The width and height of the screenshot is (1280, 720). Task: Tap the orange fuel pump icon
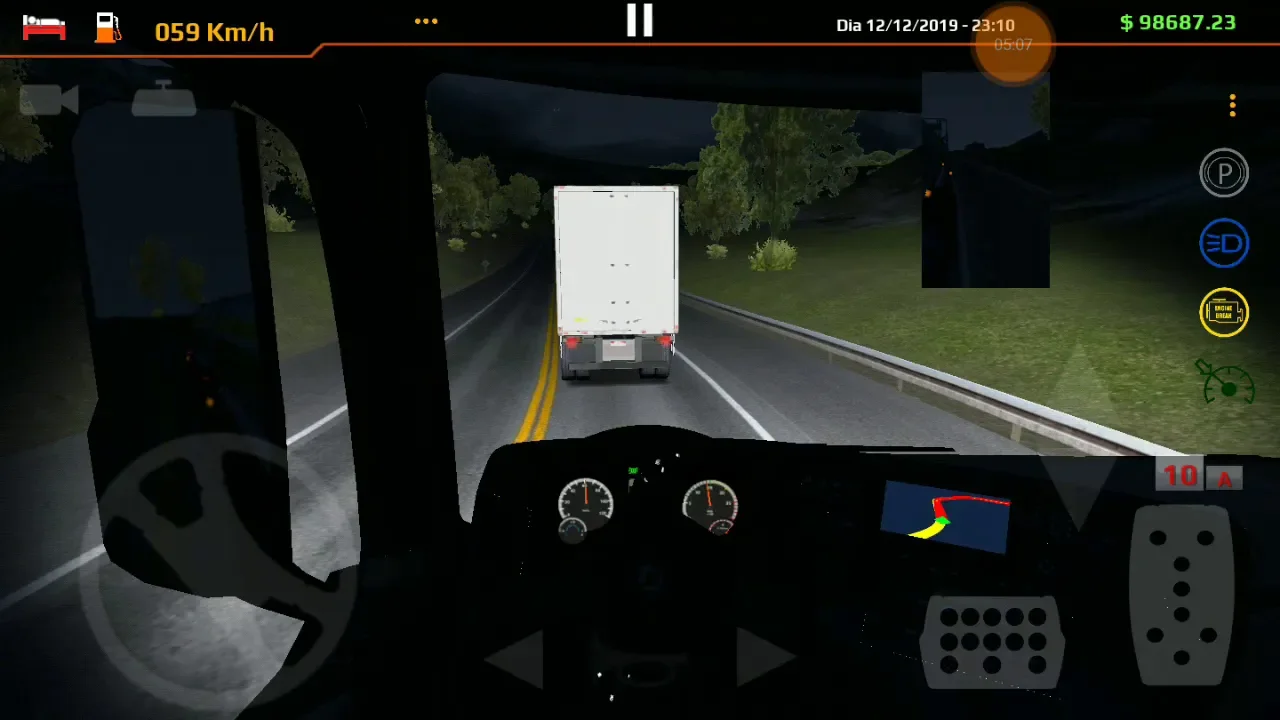[107, 27]
